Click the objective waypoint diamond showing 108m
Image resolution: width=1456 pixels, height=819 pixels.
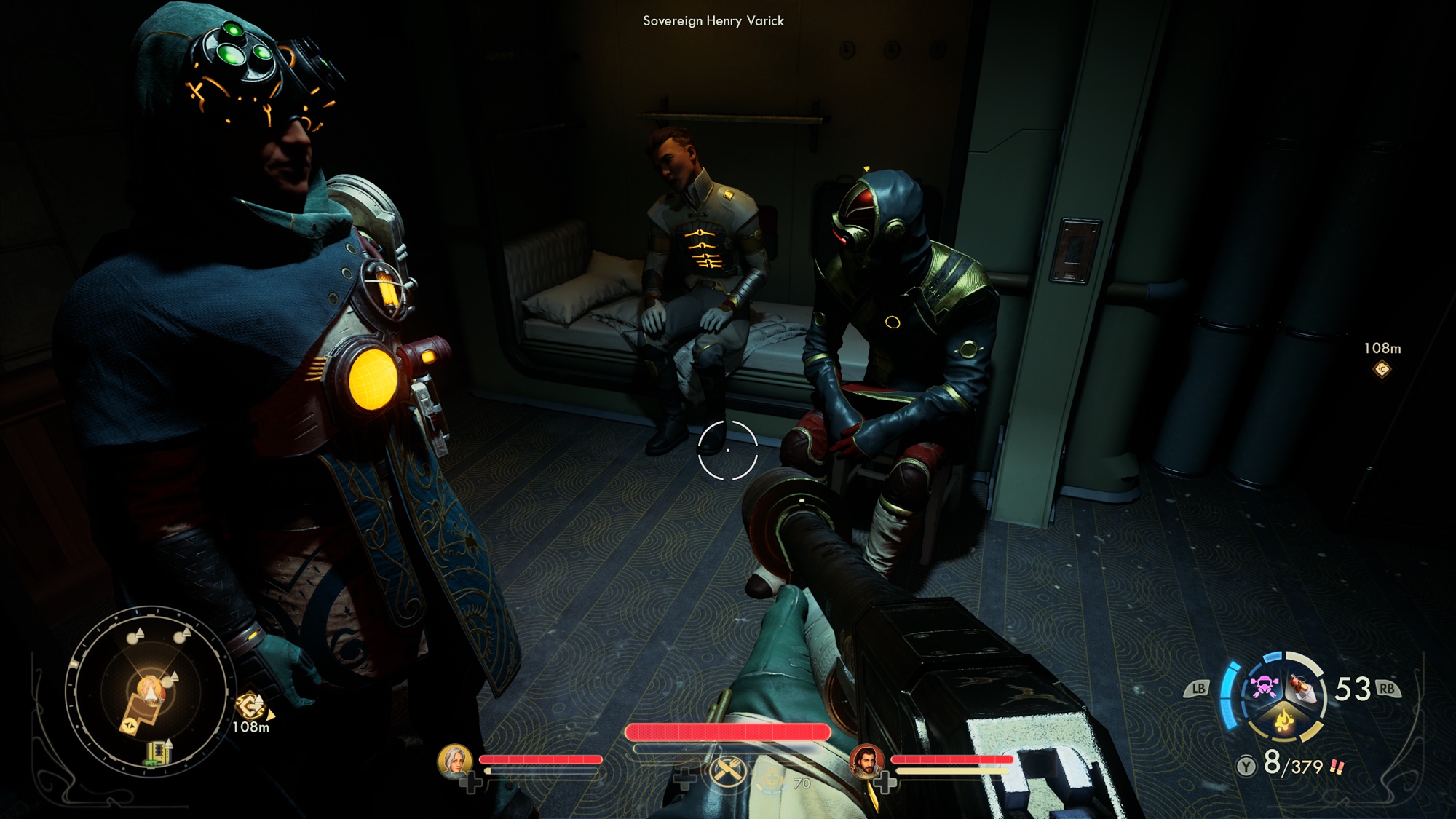coord(1381,370)
